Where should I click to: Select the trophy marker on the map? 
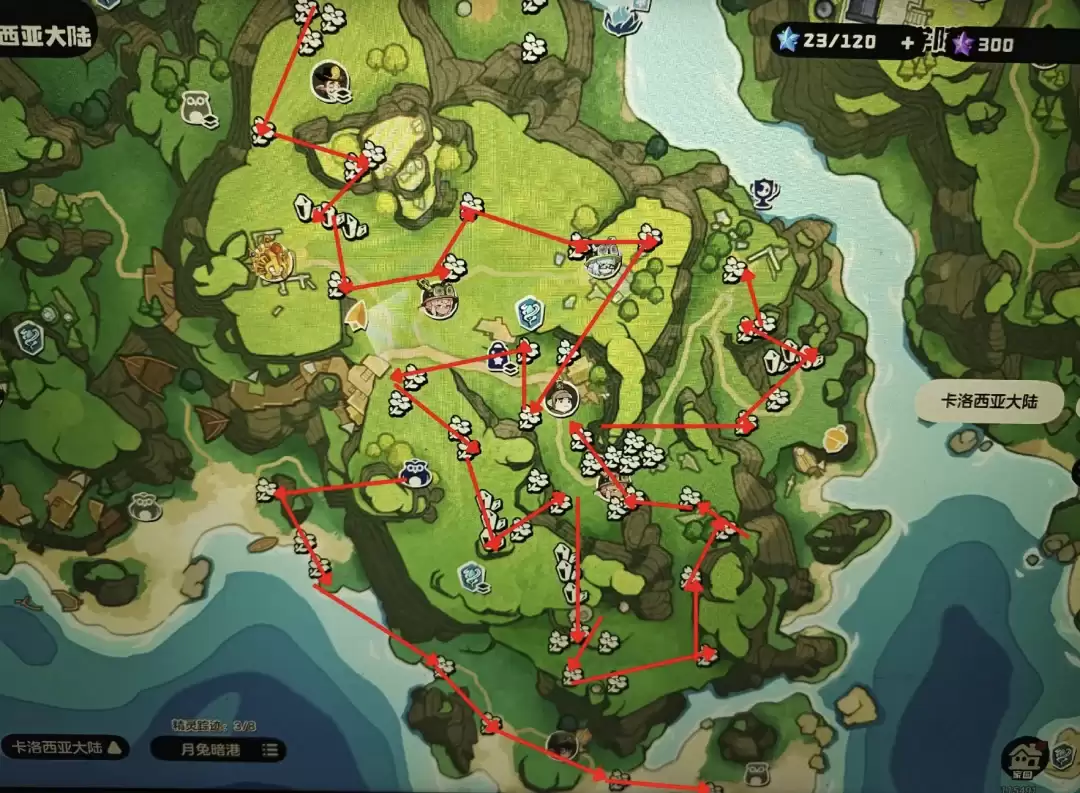tap(764, 190)
